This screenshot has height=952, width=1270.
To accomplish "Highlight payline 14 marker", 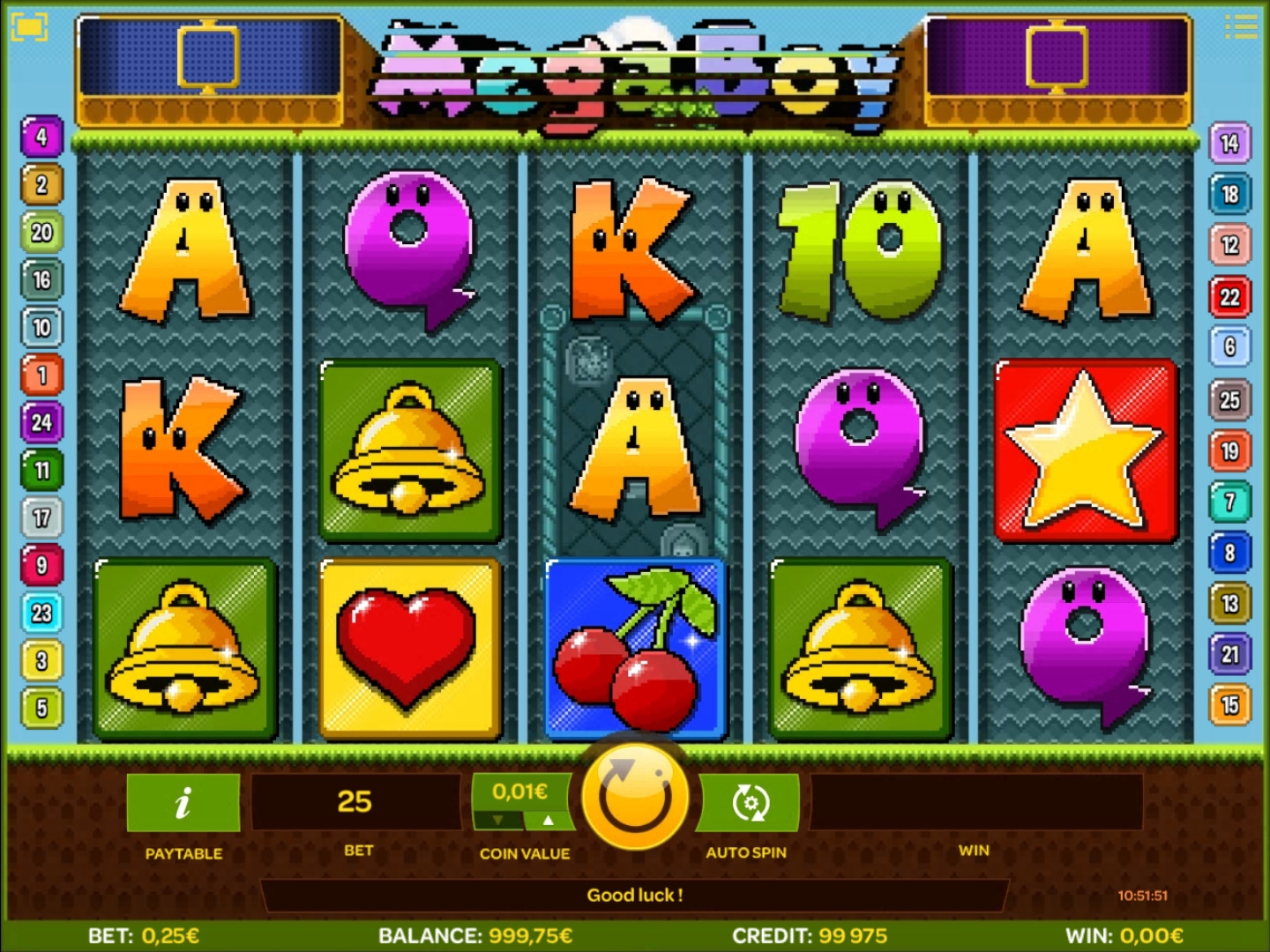I will [x=1229, y=144].
